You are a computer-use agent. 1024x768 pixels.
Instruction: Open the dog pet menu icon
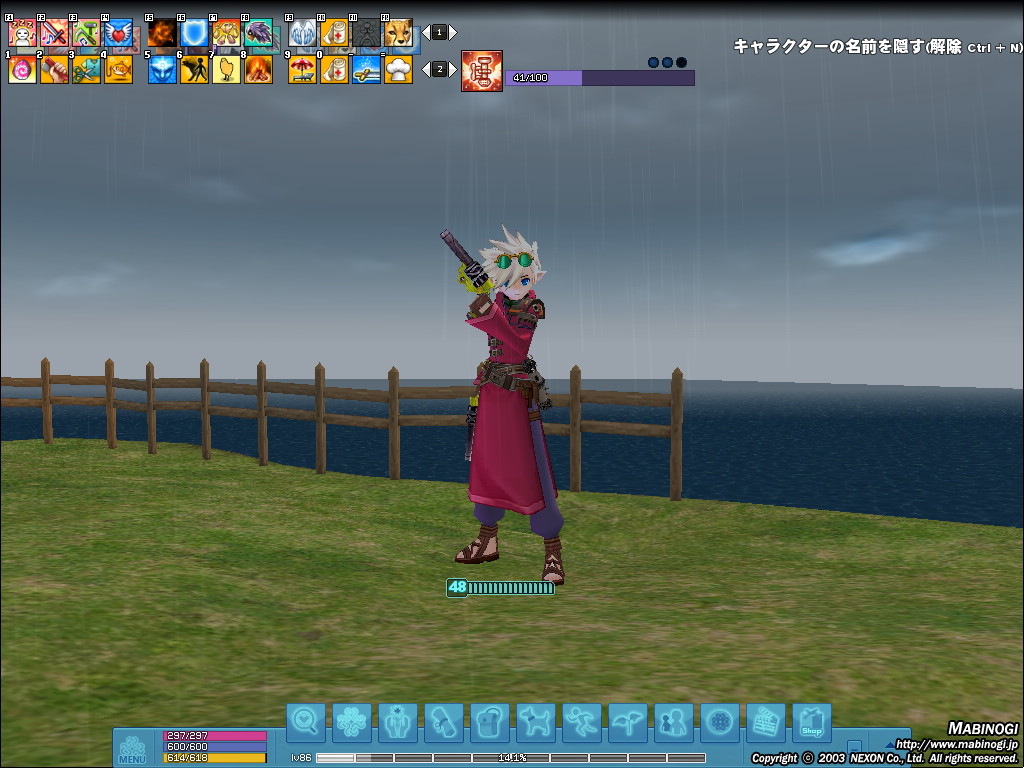click(x=535, y=722)
